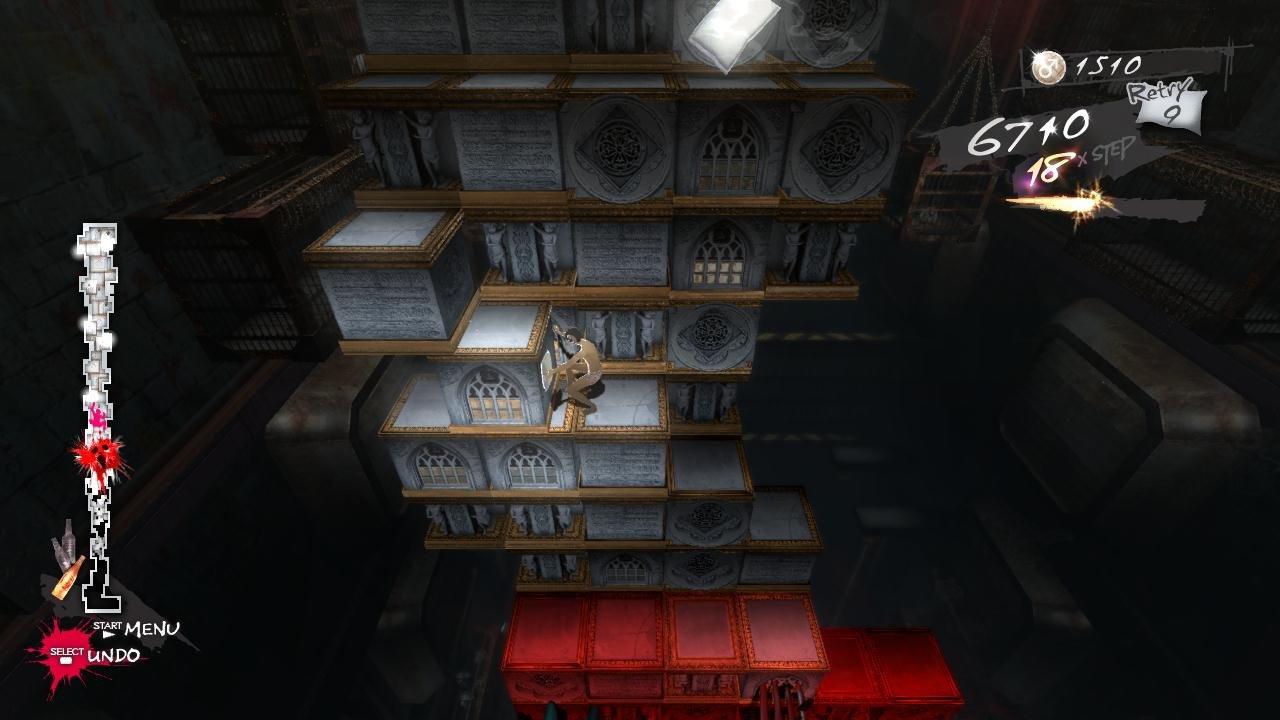The width and height of the screenshot is (1280, 720).
Task: Toggle the 18x STEP multiplier display
Action: 1075,160
